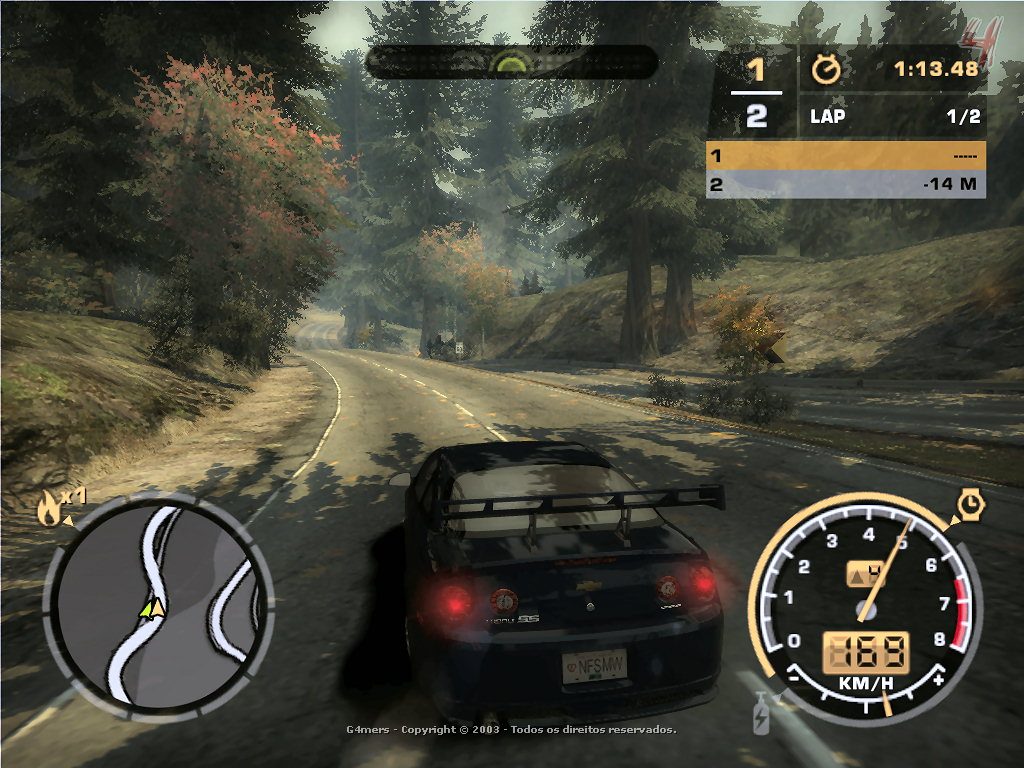Click the circular track minimap
This screenshot has width=1024, height=768.
coord(159,604)
